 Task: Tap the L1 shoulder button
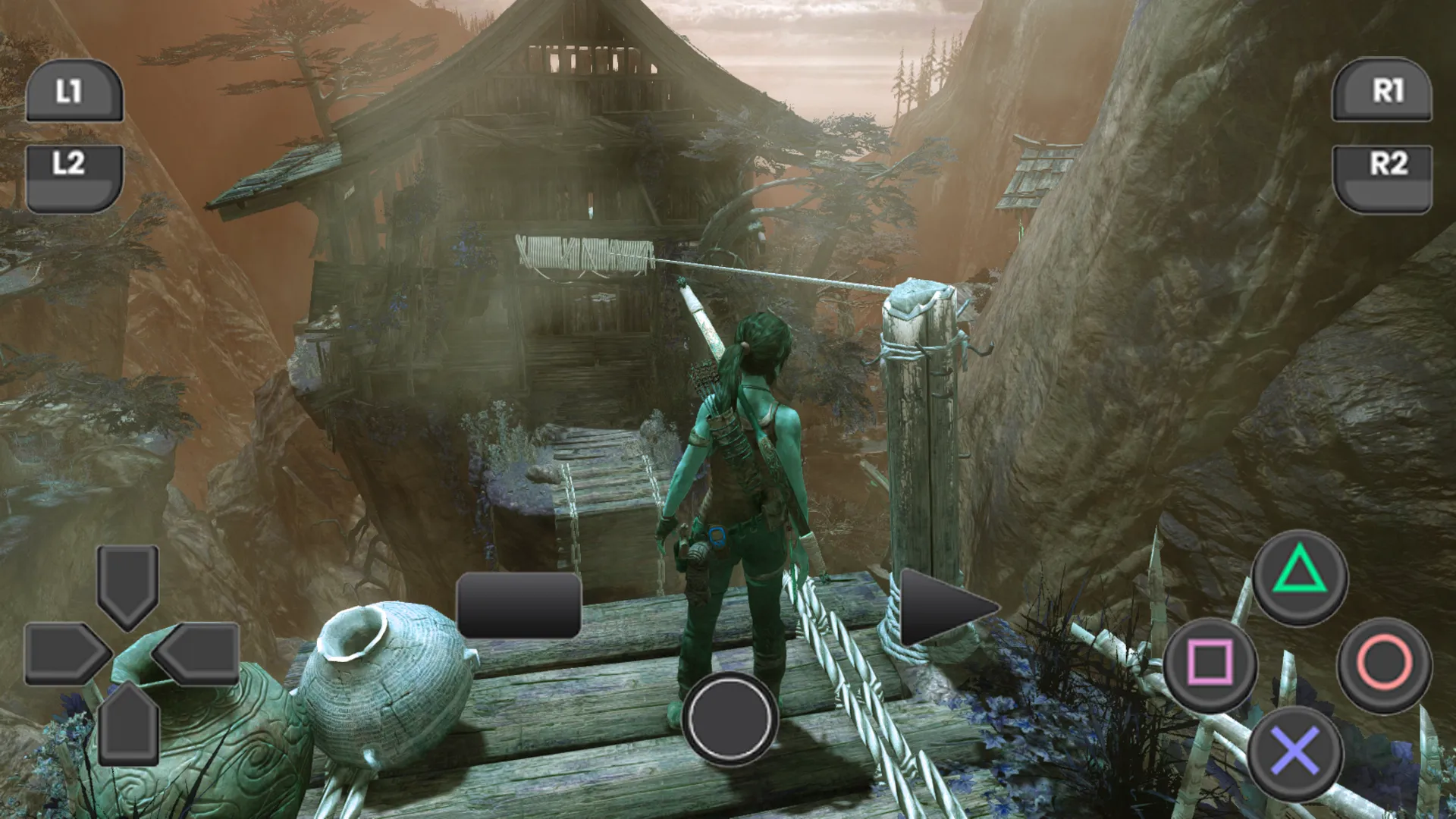(x=74, y=91)
